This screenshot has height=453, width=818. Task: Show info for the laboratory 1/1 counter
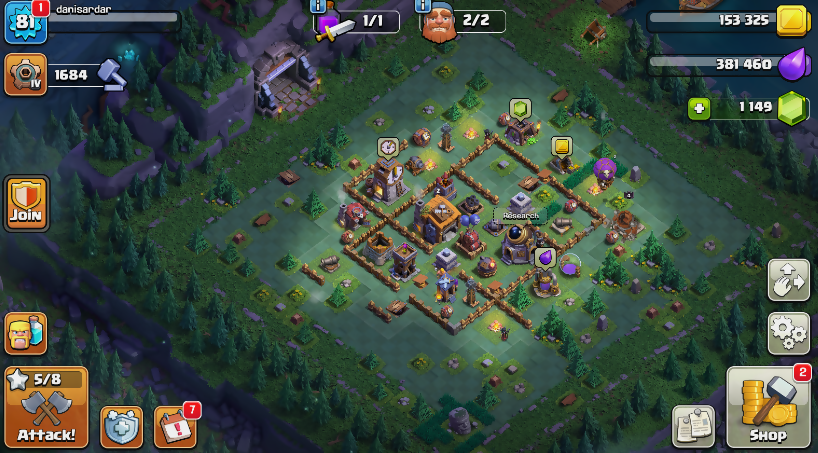click(320, 5)
